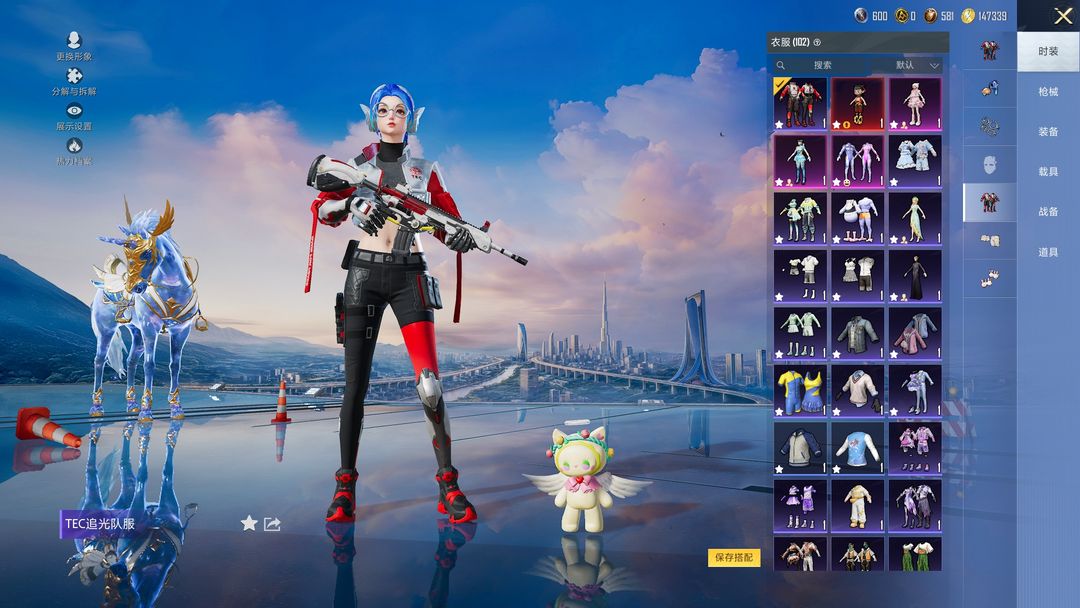Open the 装备 (equipment) tab
Screen dimensions: 1080x608
click(1048, 132)
